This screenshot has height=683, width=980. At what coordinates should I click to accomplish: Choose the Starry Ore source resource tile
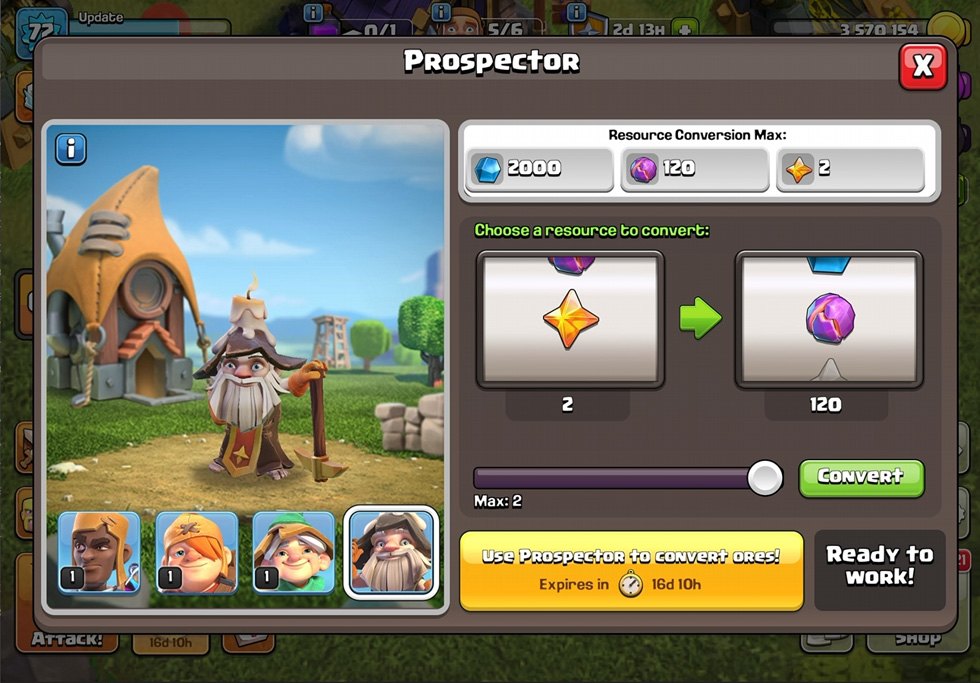[x=570, y=320]
